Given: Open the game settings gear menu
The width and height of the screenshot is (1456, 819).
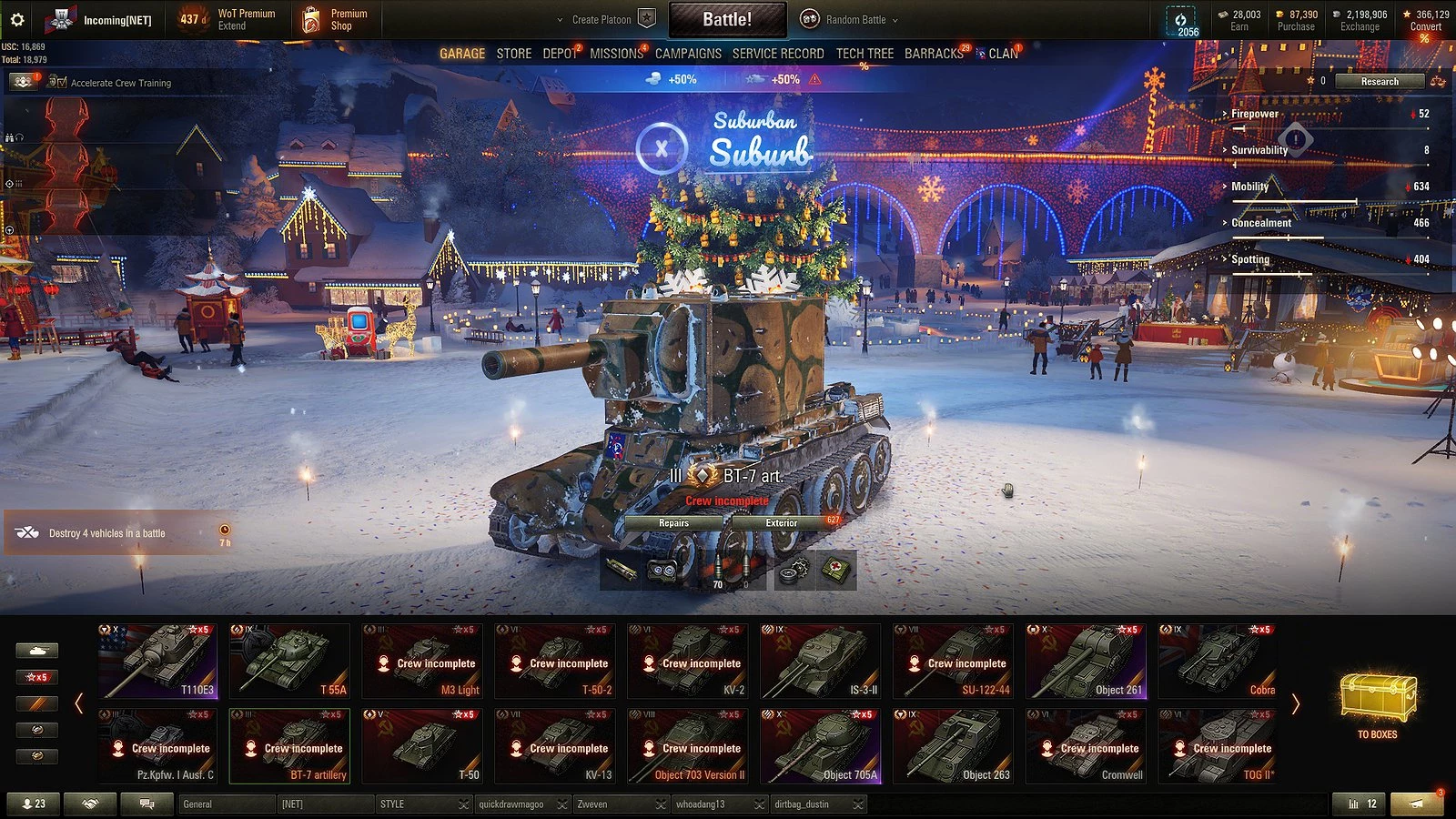Looking at the screenshot, I should (15, 19).
